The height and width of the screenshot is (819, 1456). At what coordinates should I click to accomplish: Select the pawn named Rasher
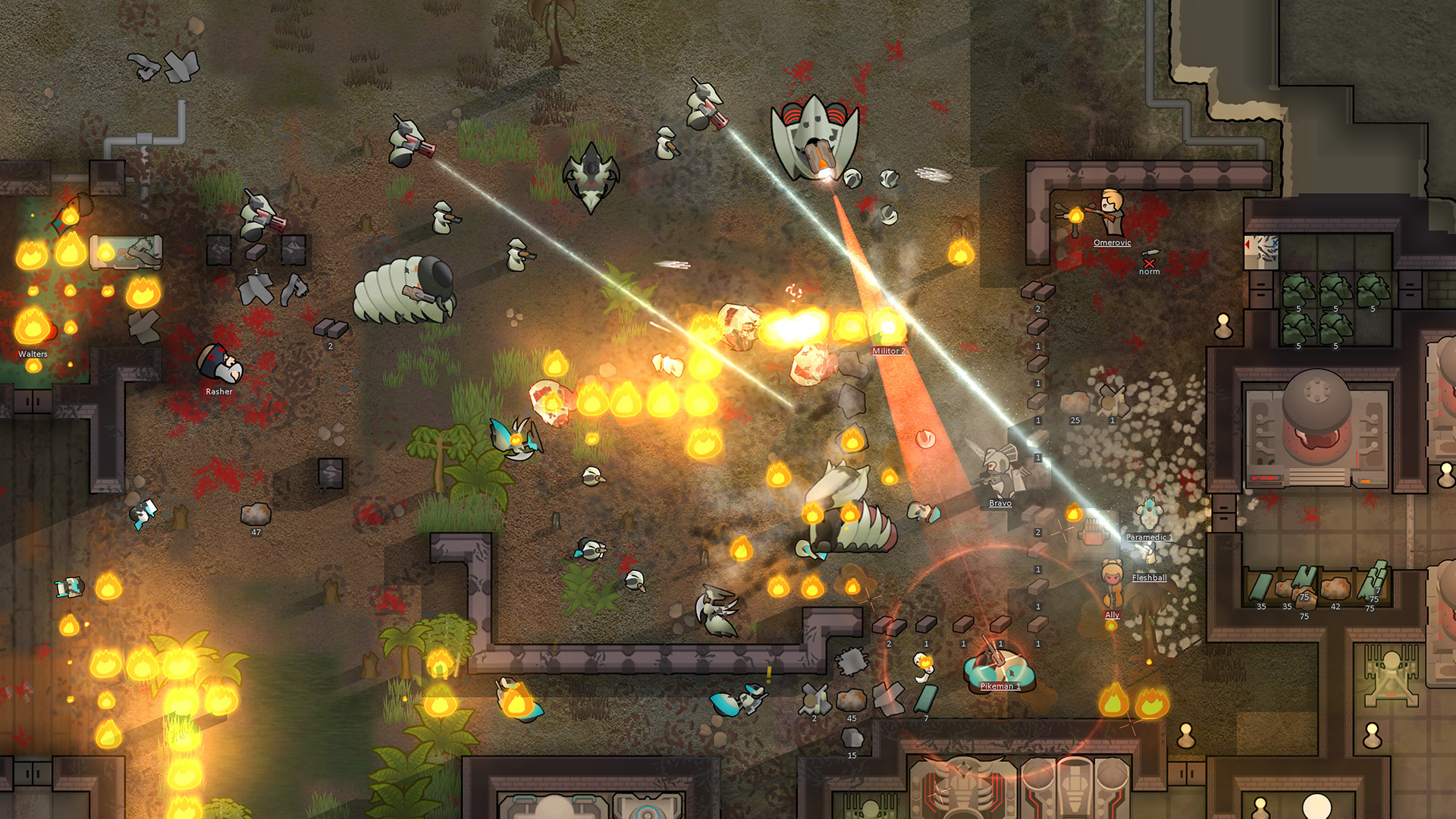coord(220,365)
